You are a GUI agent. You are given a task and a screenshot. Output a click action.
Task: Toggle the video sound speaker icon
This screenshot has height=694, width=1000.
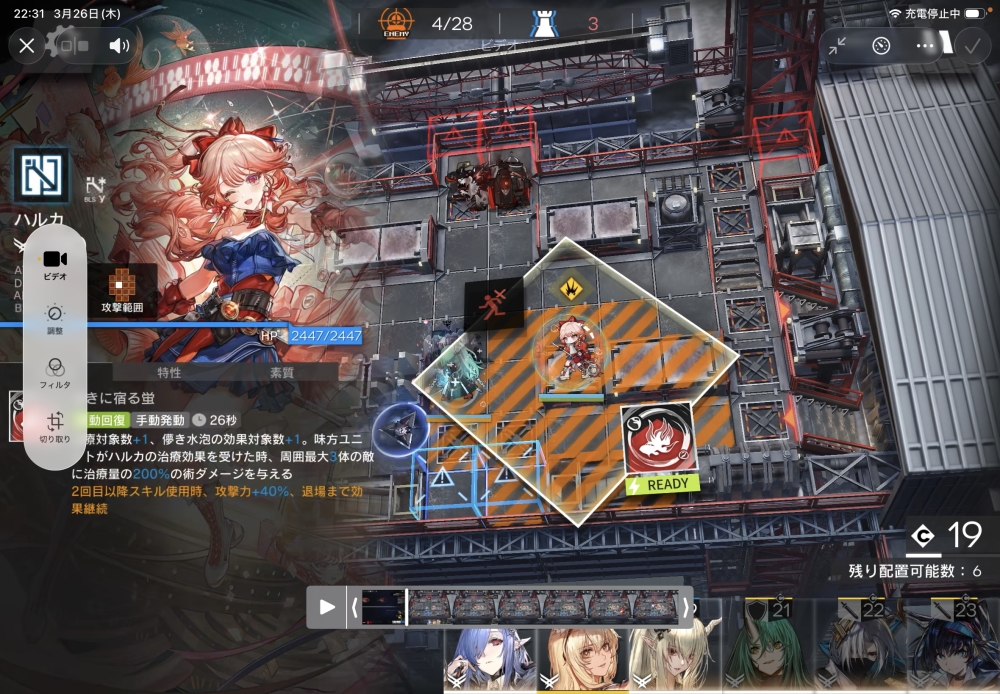point(120,45)
